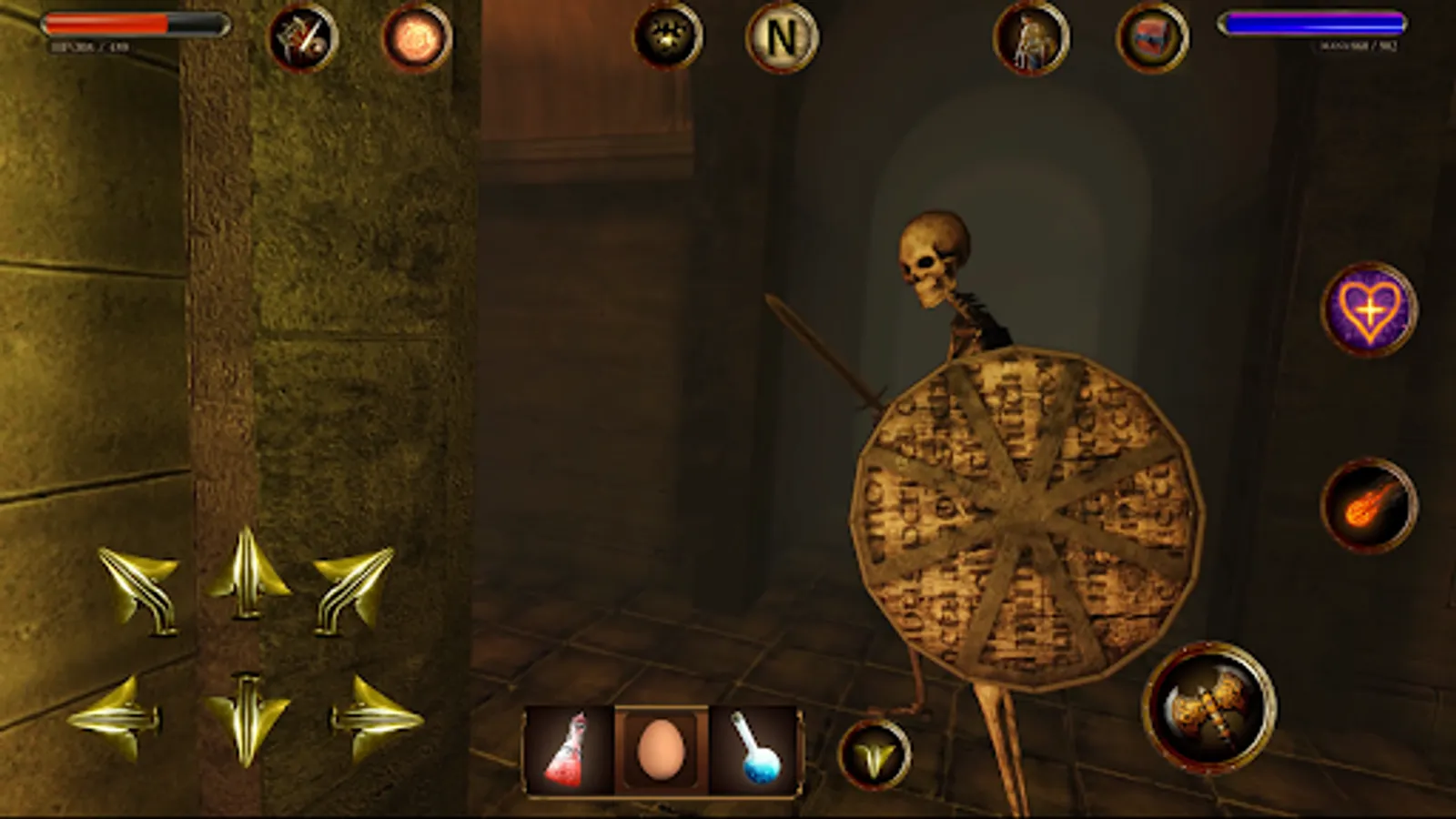Open the weapons and equipment menu
This screenshot has height=819, width=1456.
pyautogui.click(x=302, y=38)
